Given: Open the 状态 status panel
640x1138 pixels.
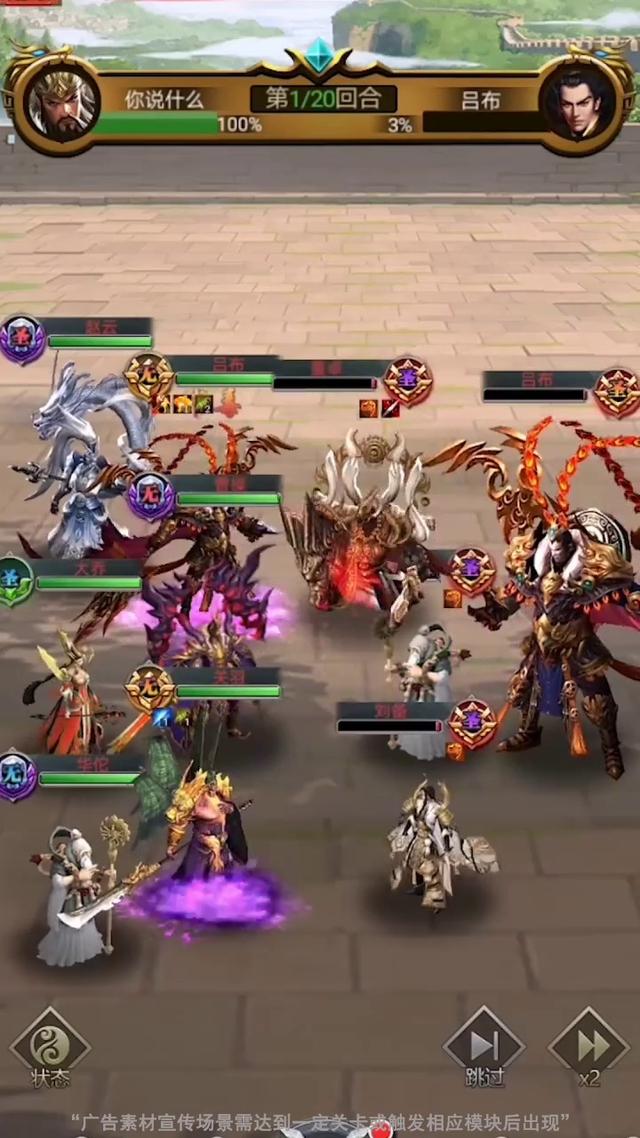Looking at the screenshot, I should [50, 1047].
